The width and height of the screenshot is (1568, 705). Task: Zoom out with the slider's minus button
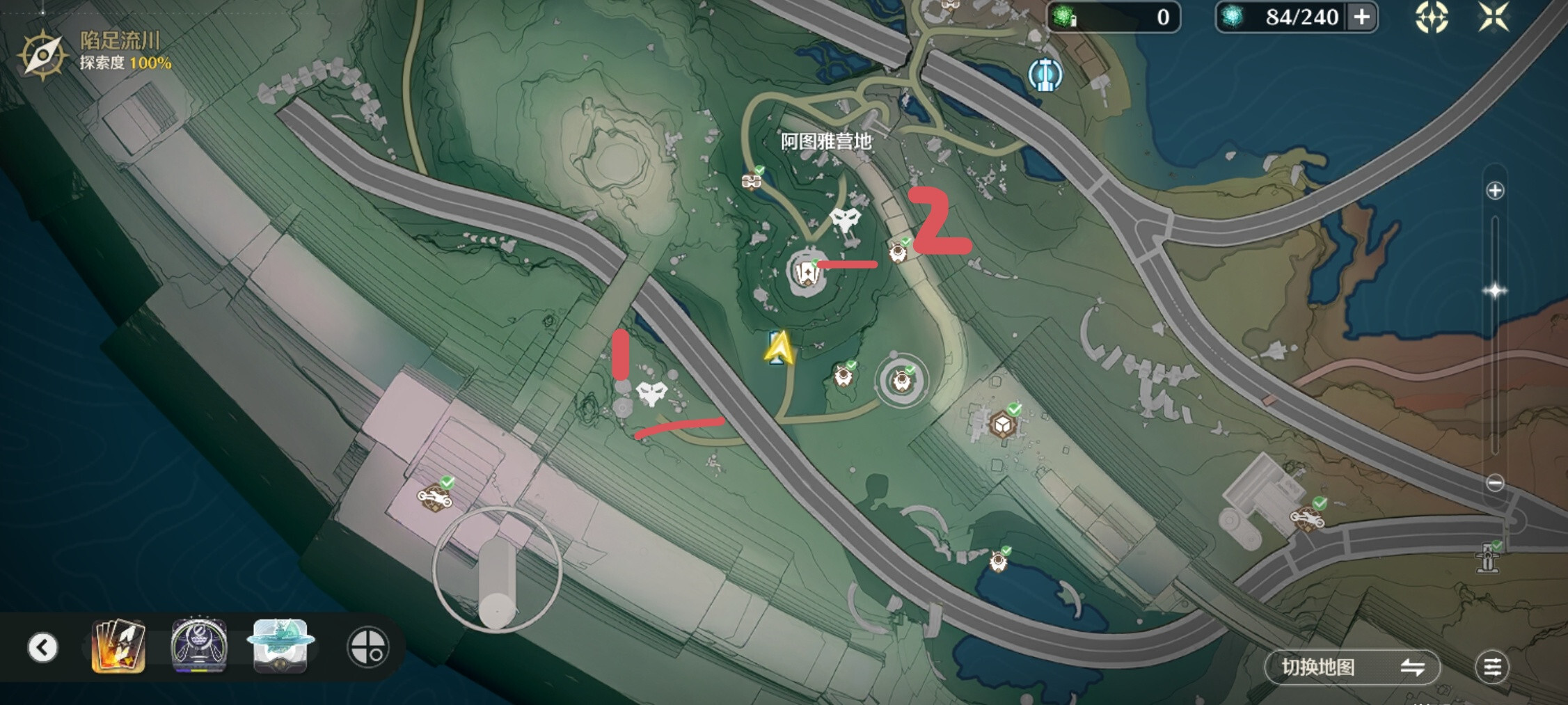pyautogui.click(x=1494, y=482)
